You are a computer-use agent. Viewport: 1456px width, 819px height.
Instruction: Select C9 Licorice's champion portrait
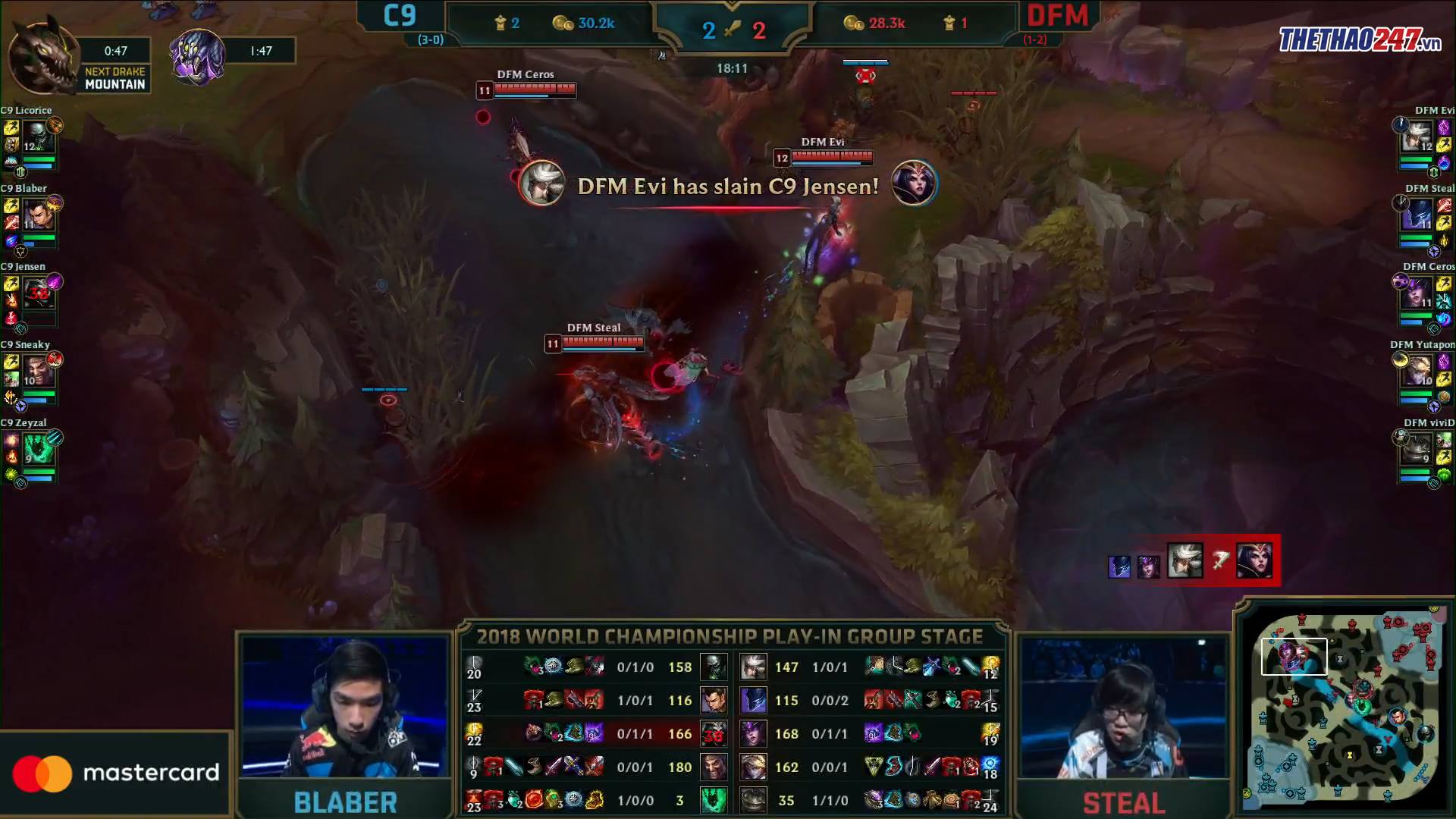37,137
